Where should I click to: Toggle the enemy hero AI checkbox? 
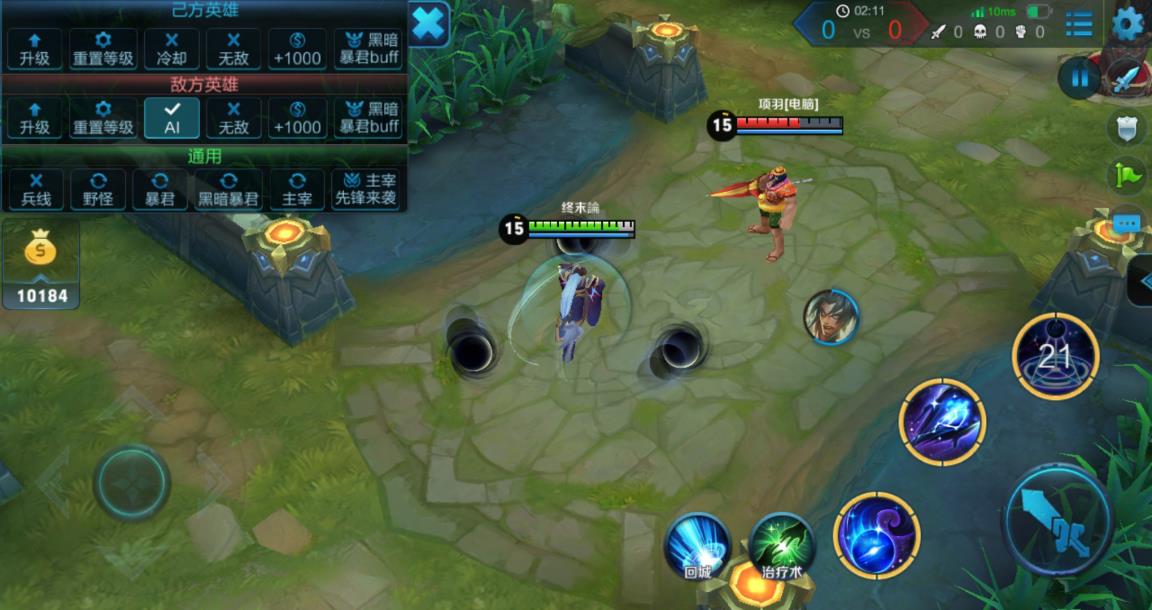tap(171, 118)
